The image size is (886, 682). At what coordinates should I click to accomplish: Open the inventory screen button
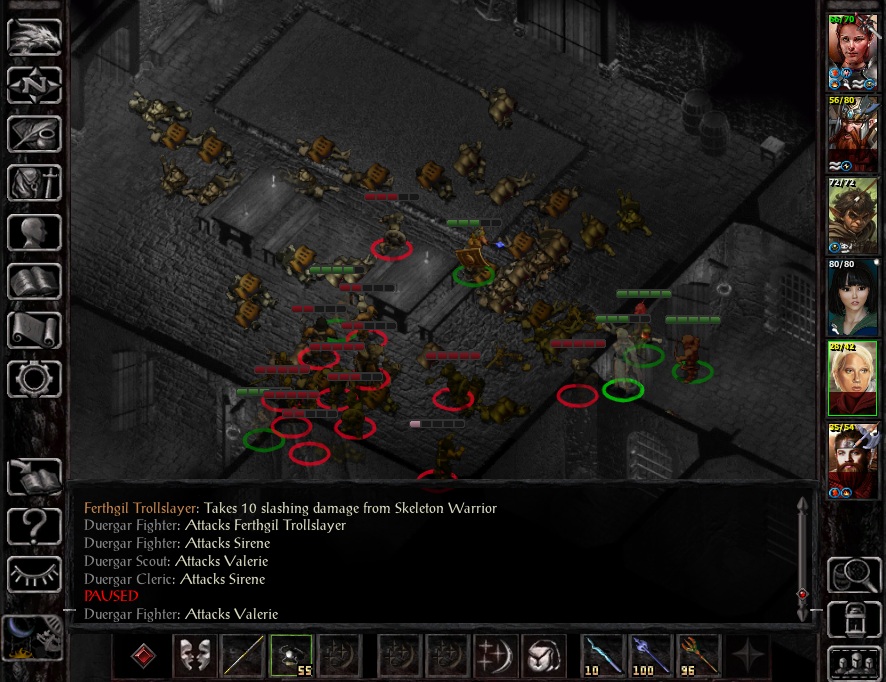[35, 183]
